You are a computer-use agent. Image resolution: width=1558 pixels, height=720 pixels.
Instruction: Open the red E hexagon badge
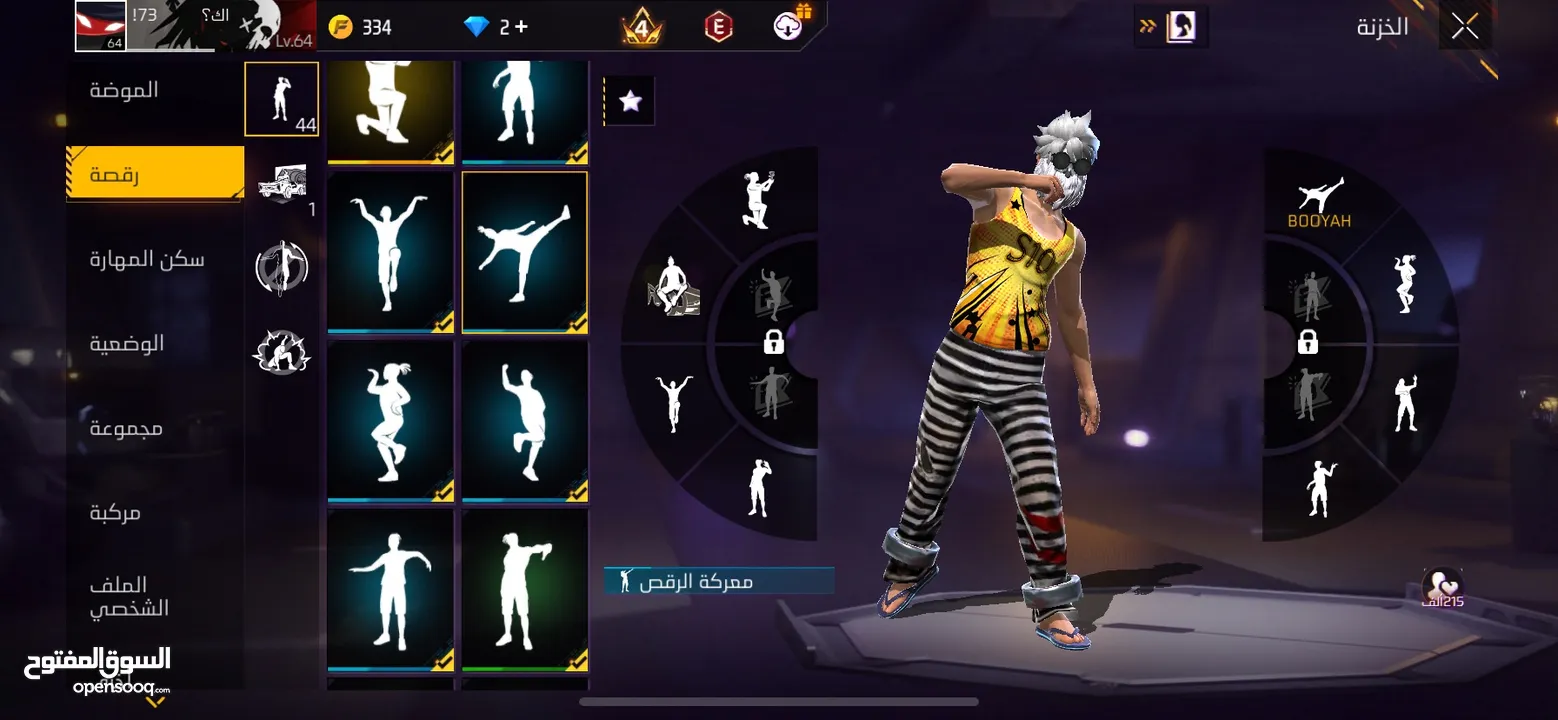click(x=718, y=27)
